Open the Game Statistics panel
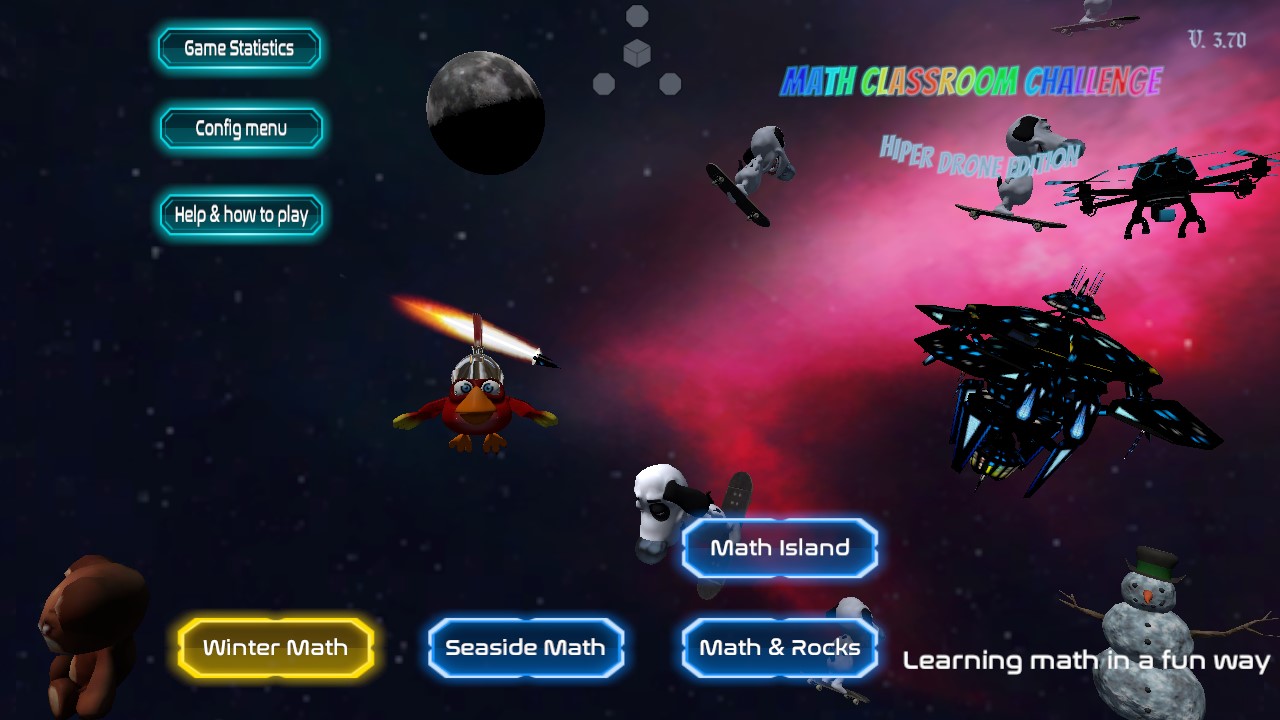 pos(238,48)
